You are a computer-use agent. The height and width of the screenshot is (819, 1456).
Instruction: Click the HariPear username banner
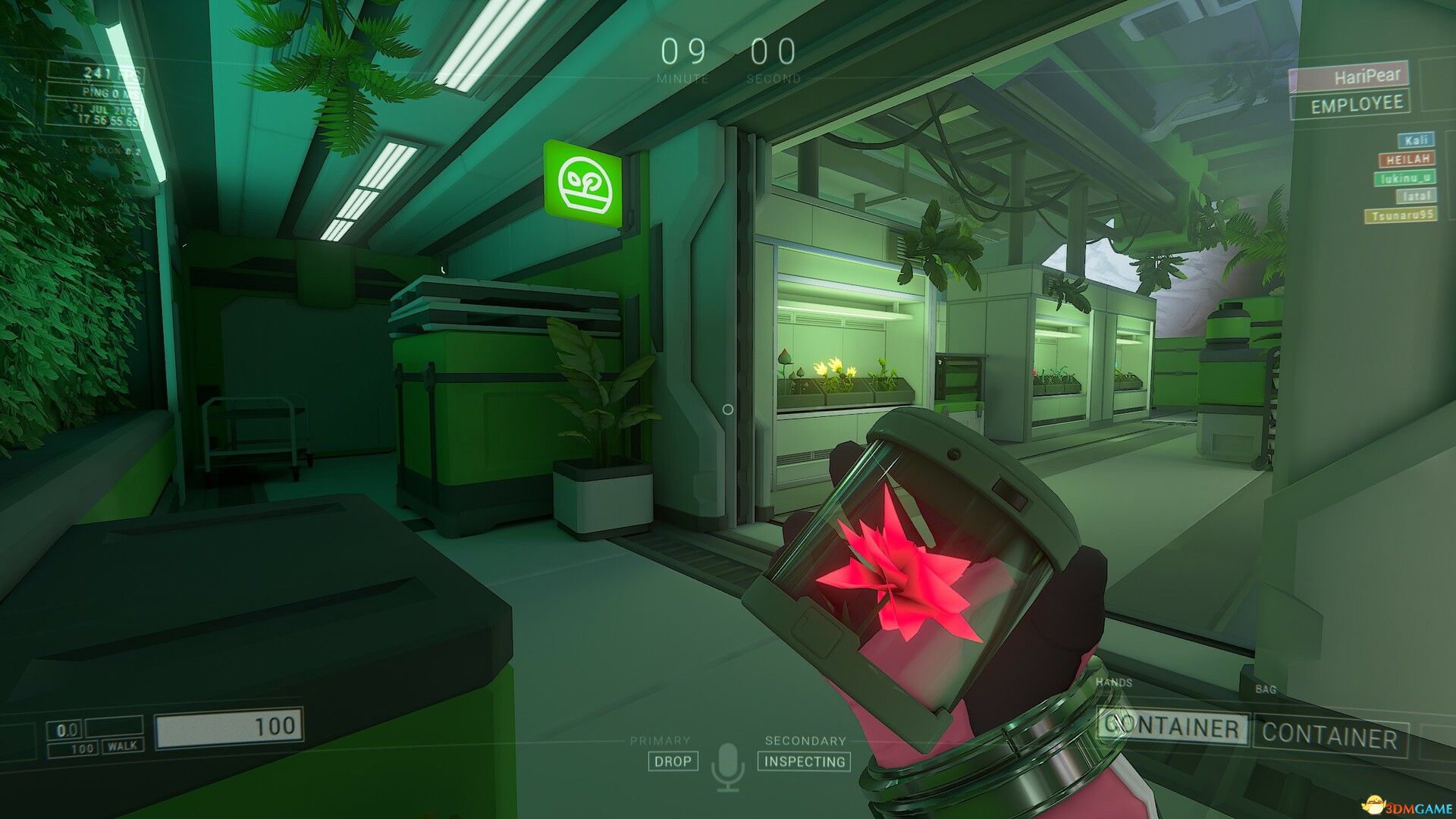(x=1353, y=76)
